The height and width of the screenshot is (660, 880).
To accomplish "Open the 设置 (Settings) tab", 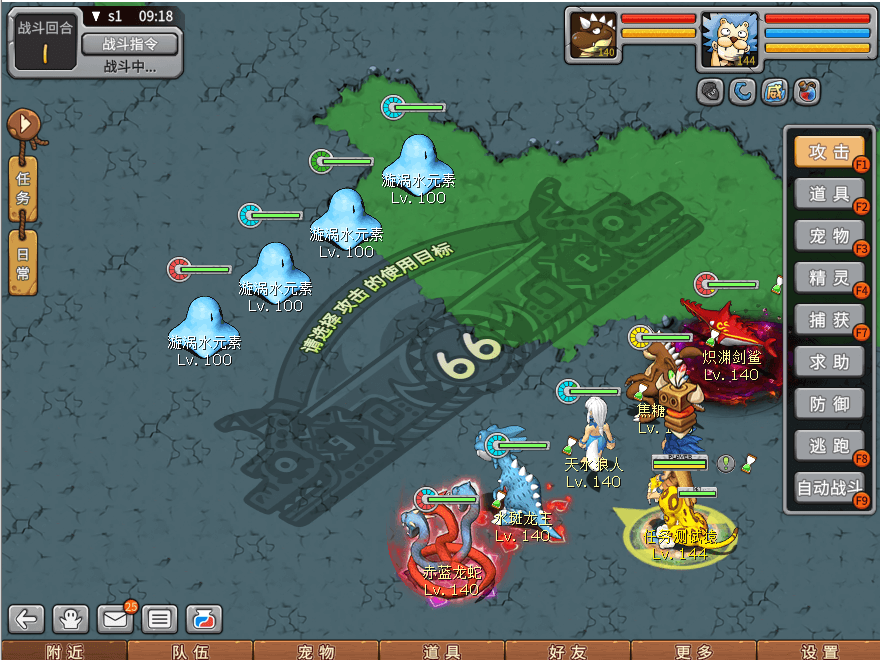I will coord(820,651).
